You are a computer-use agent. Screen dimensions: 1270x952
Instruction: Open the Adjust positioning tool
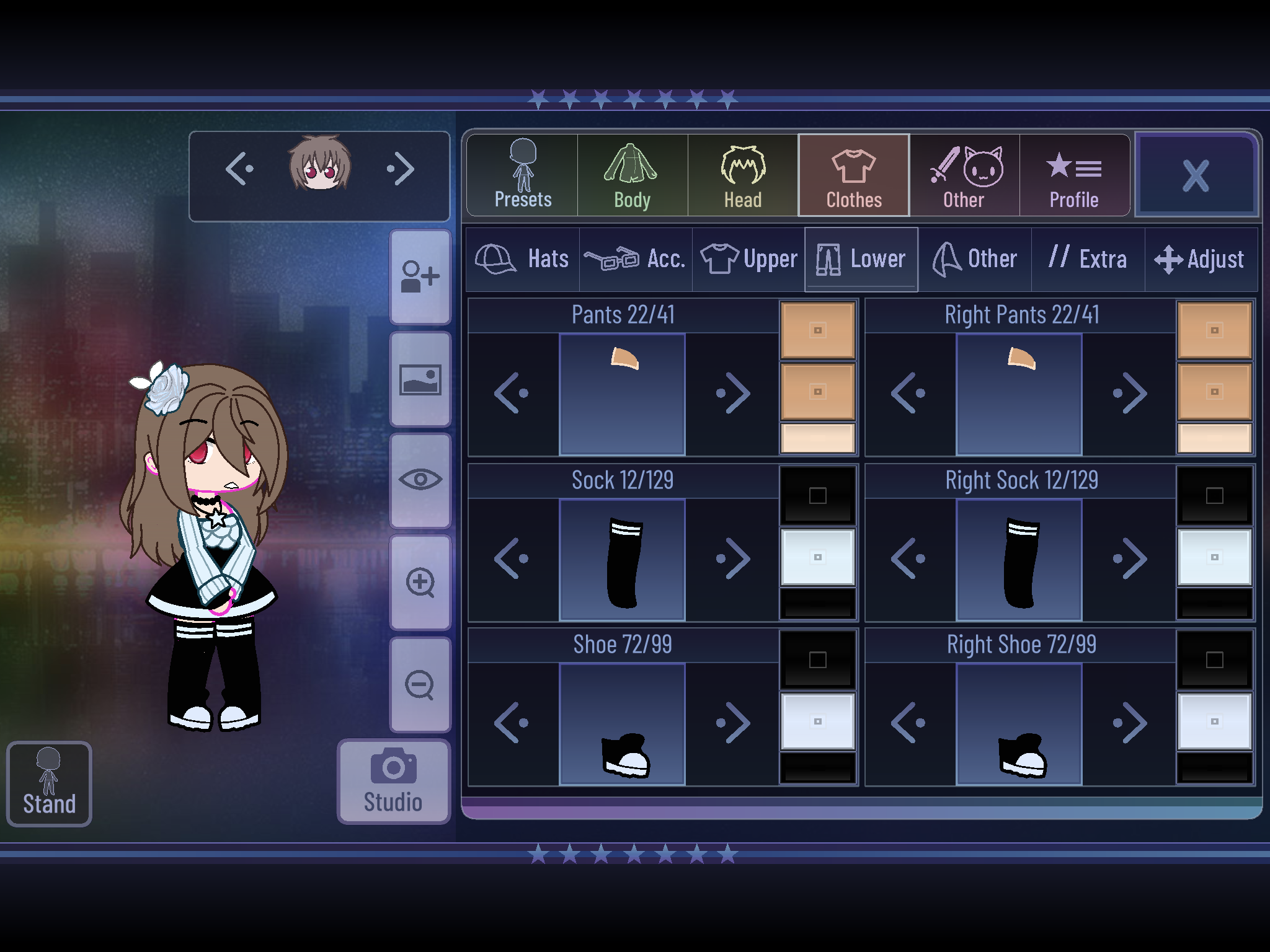(1201, 258)
